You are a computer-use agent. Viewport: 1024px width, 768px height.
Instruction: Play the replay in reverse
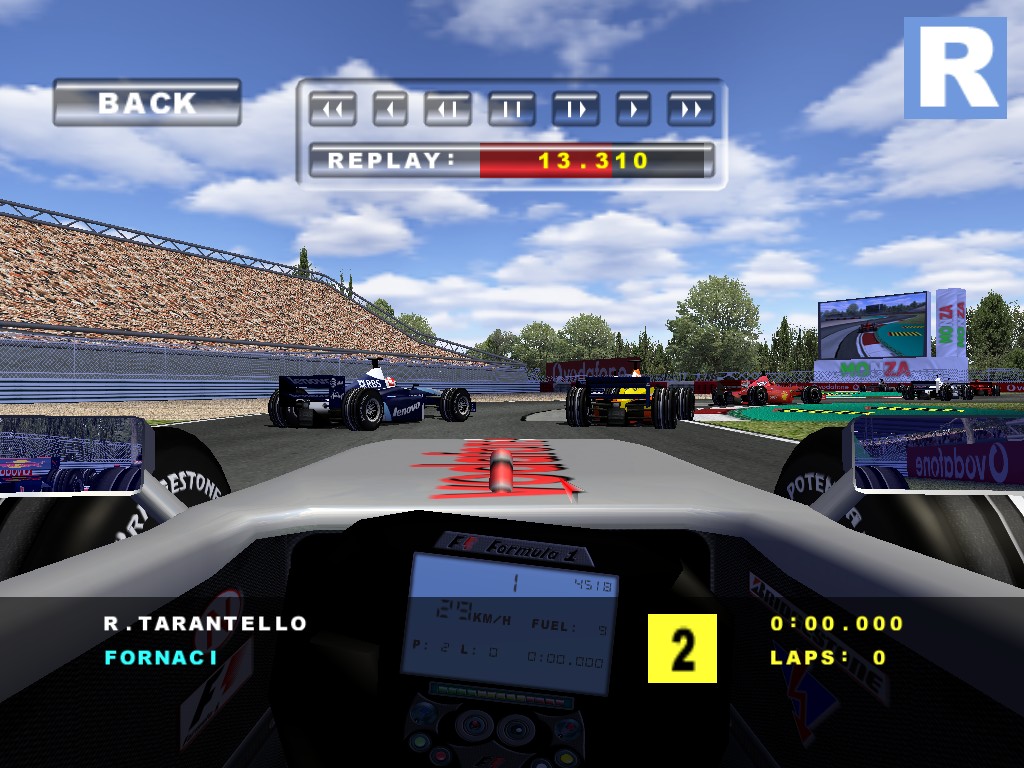391,109
